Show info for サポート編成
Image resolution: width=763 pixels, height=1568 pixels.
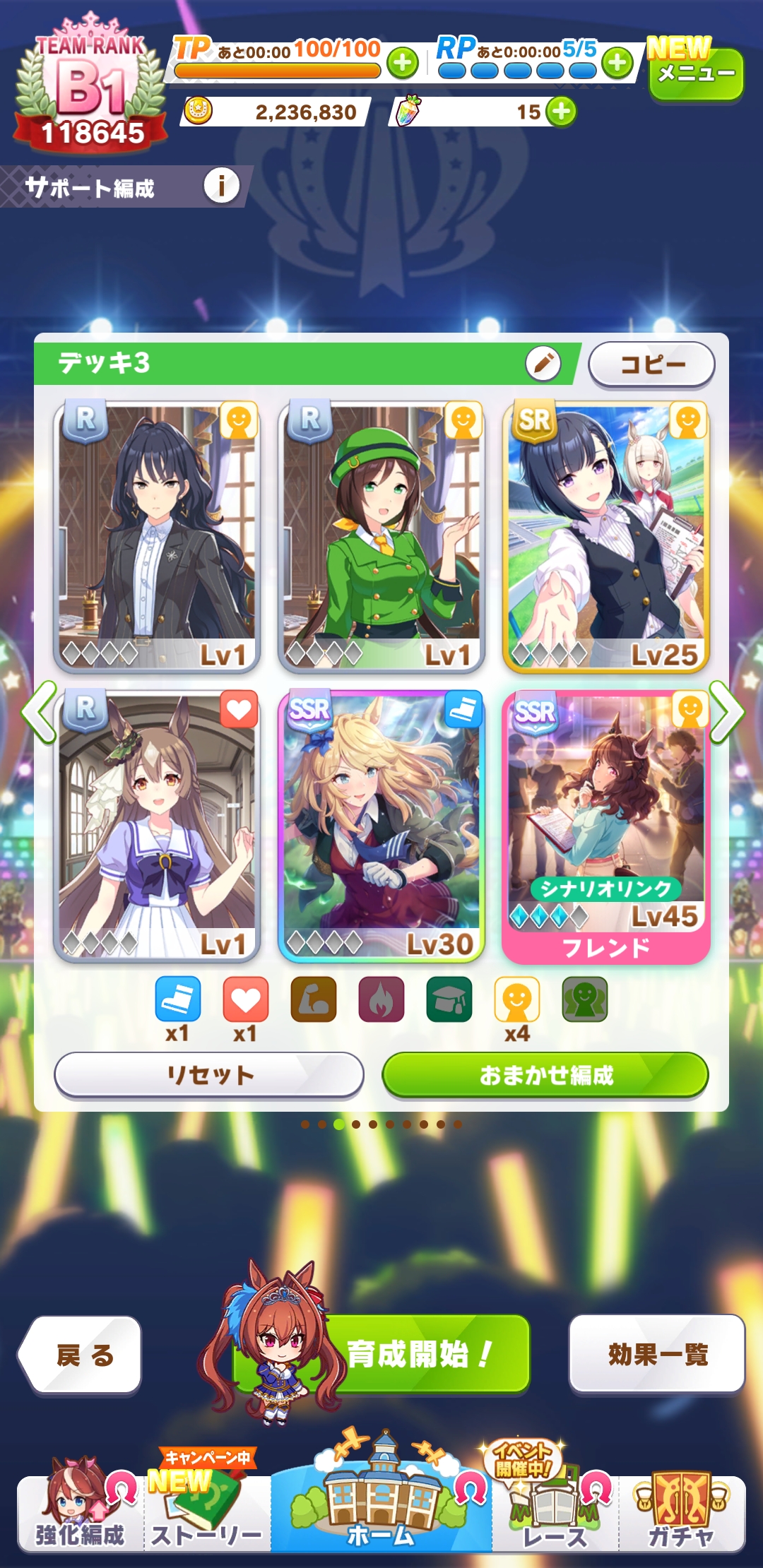click(221, 186)
